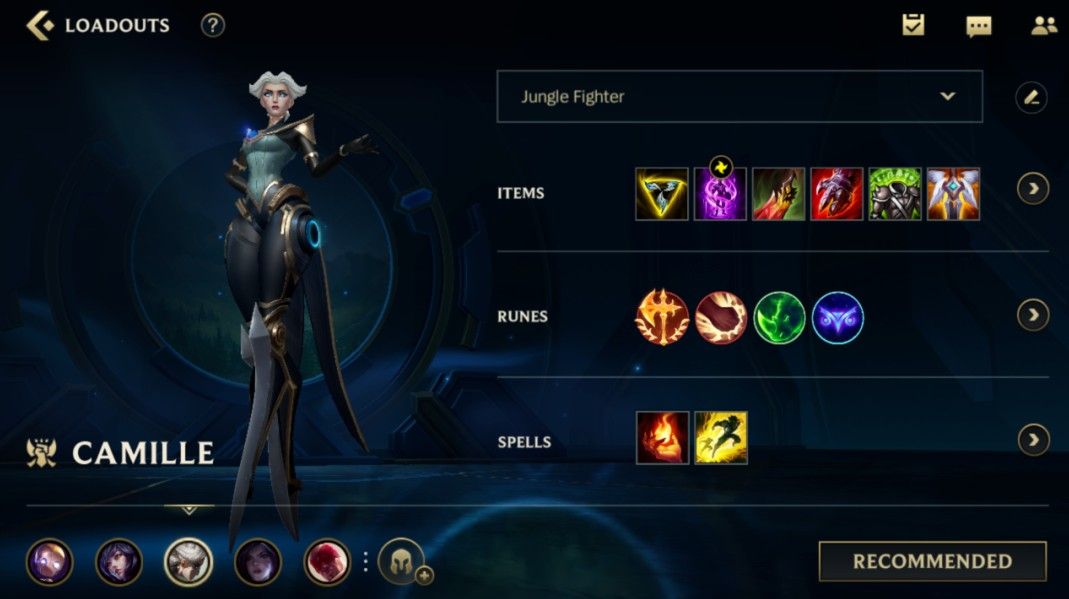The width and height of the screenshot is (1069, 599).
Task: Select the Flash spell icon
Action: (720, 438)
